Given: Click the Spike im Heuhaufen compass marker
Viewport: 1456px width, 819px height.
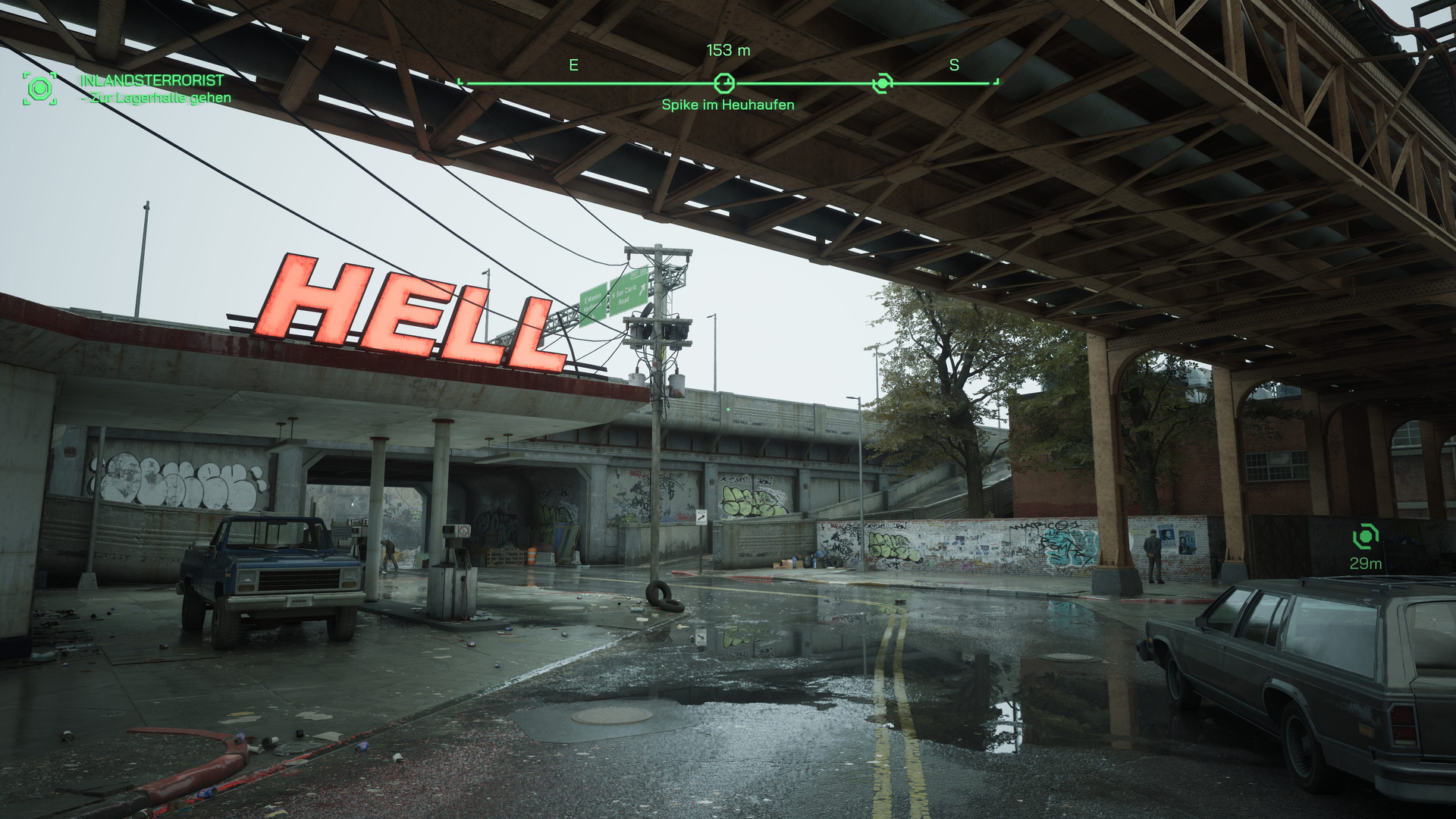Looking at the screenshot, I should click(724, 83).
